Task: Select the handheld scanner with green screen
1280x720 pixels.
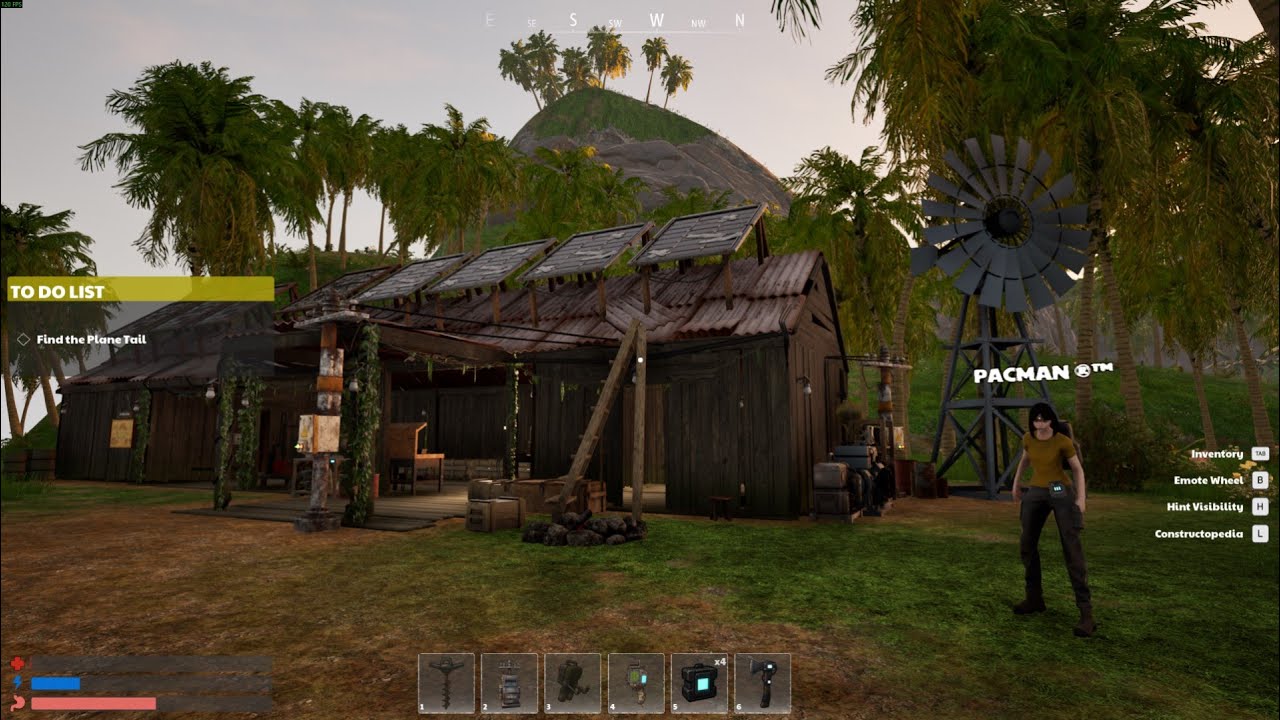Action: [636, 683]
